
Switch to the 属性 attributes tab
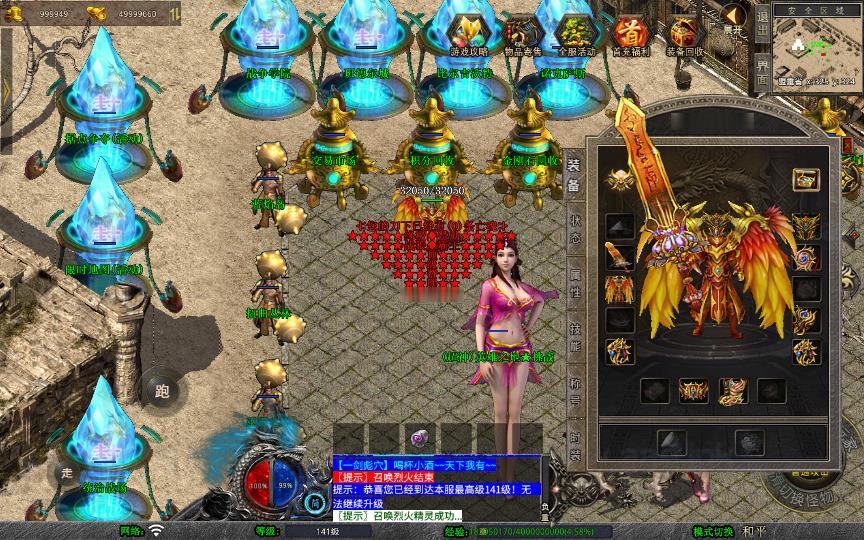574,281
